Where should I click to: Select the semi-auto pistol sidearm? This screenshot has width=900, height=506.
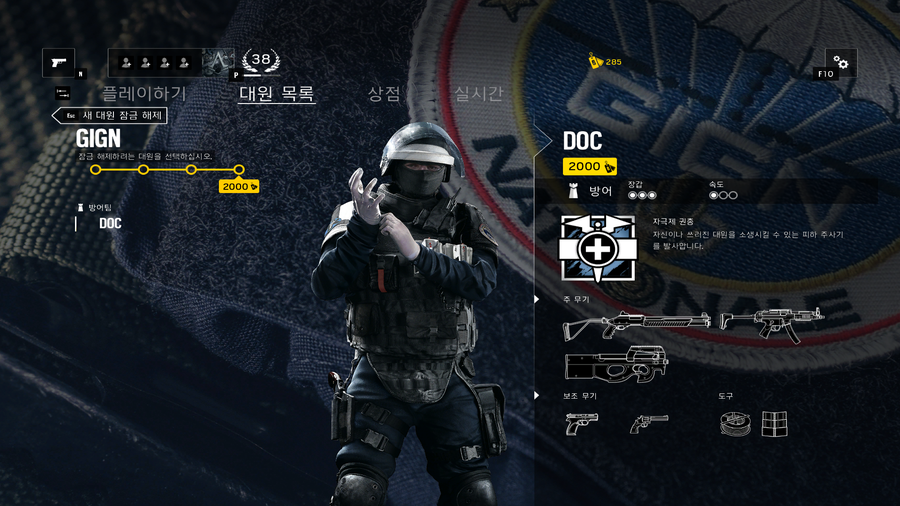581,424
